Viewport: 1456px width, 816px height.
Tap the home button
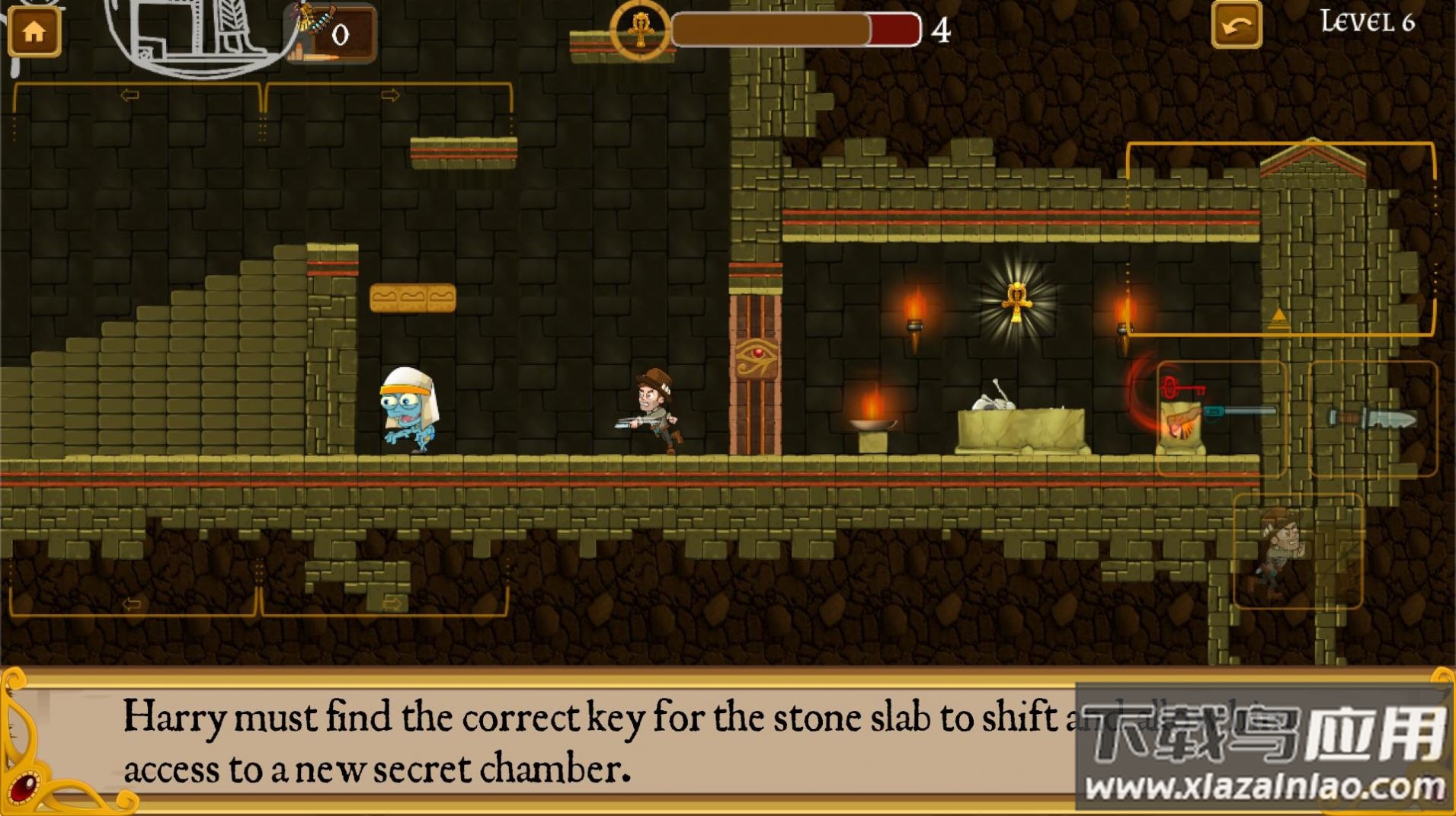[34, 31]
